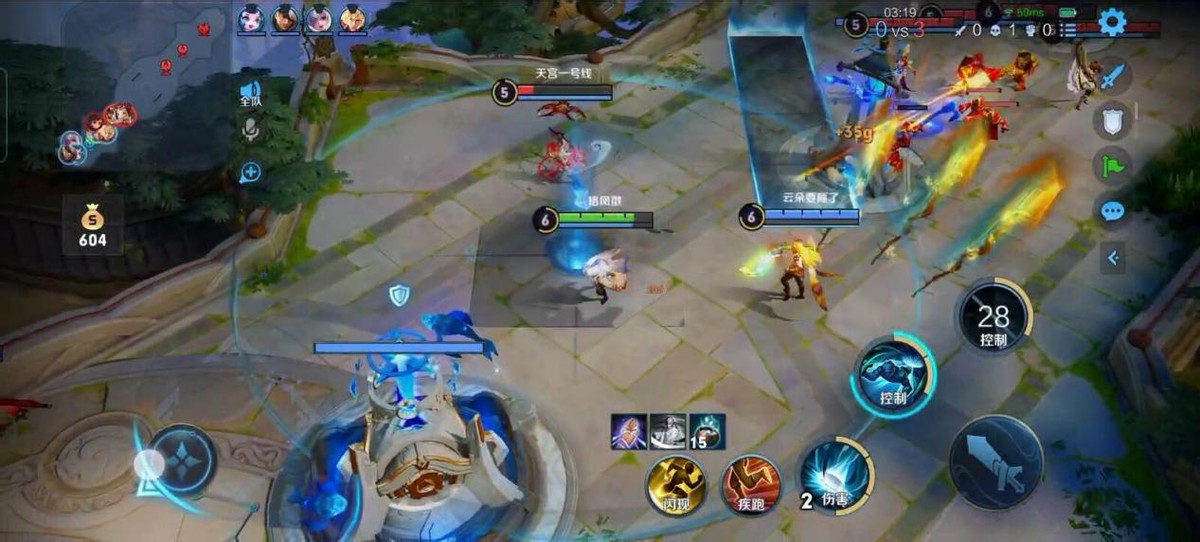The height and width of the screenshot is (542, 1200).
Task: Send the green flag gather signal
Action: tap(1113, 165)
